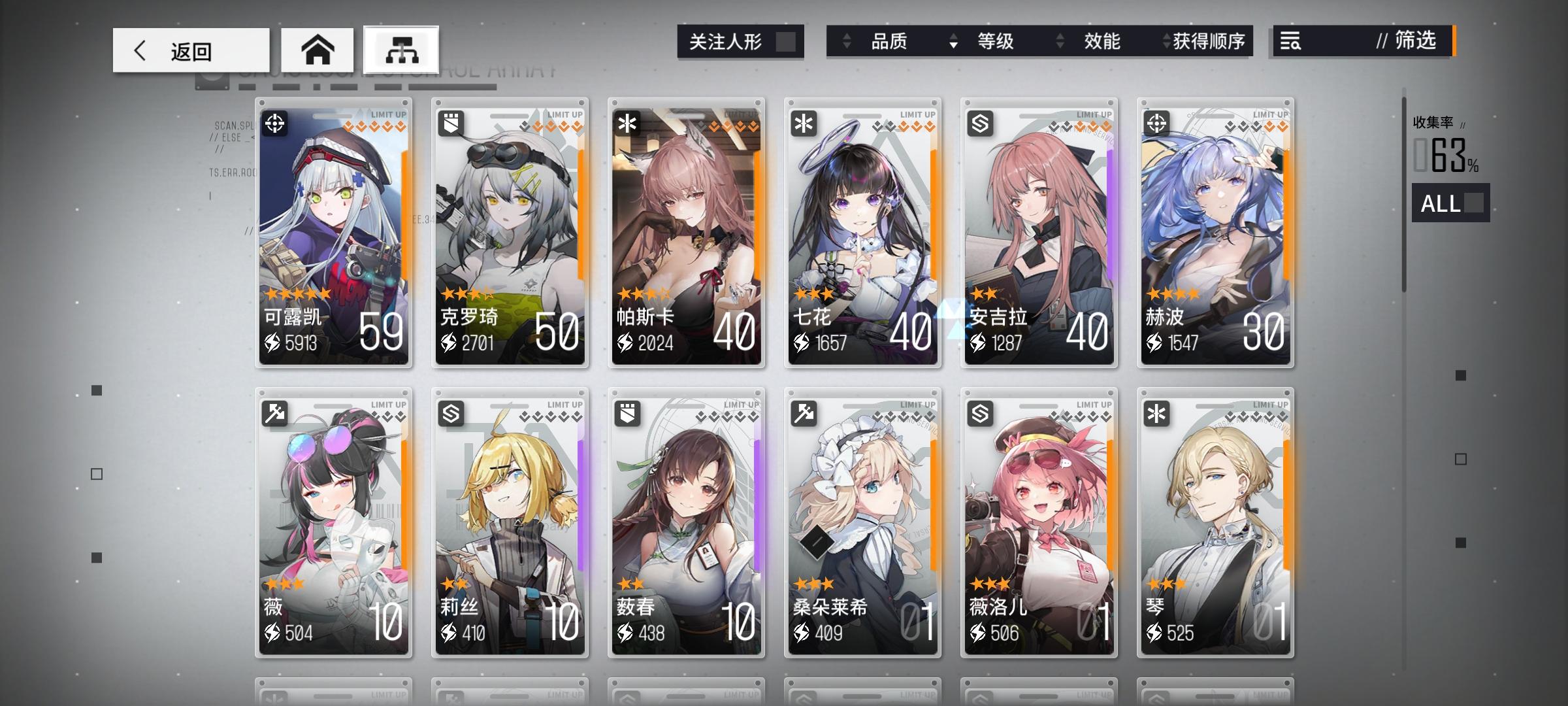Viewport: 1568px width, 706px height.
Task: Select the character card for 帕斯卡
Action: (685, 229)
